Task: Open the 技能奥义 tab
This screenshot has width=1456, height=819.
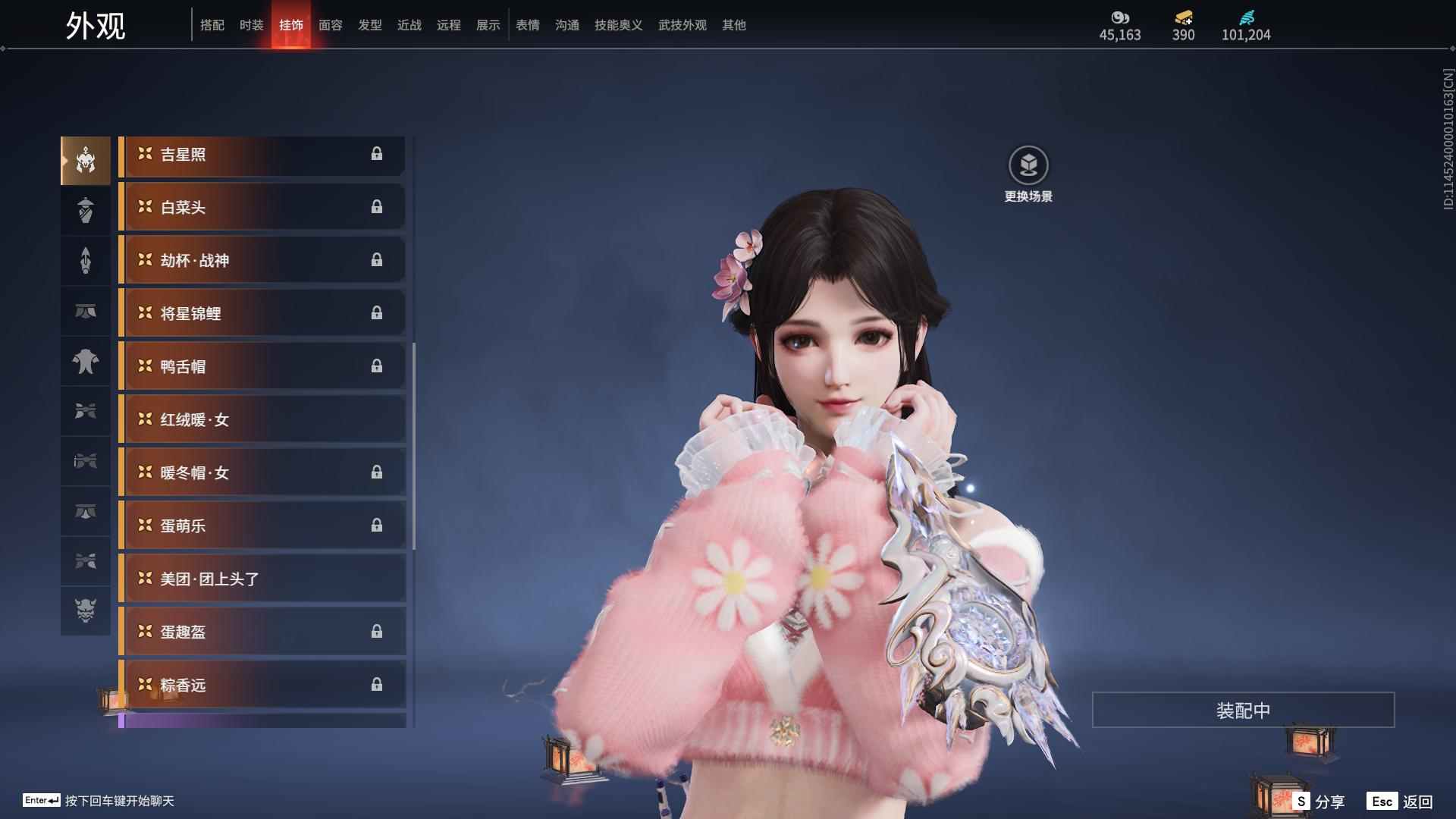Action: [618, 25]
